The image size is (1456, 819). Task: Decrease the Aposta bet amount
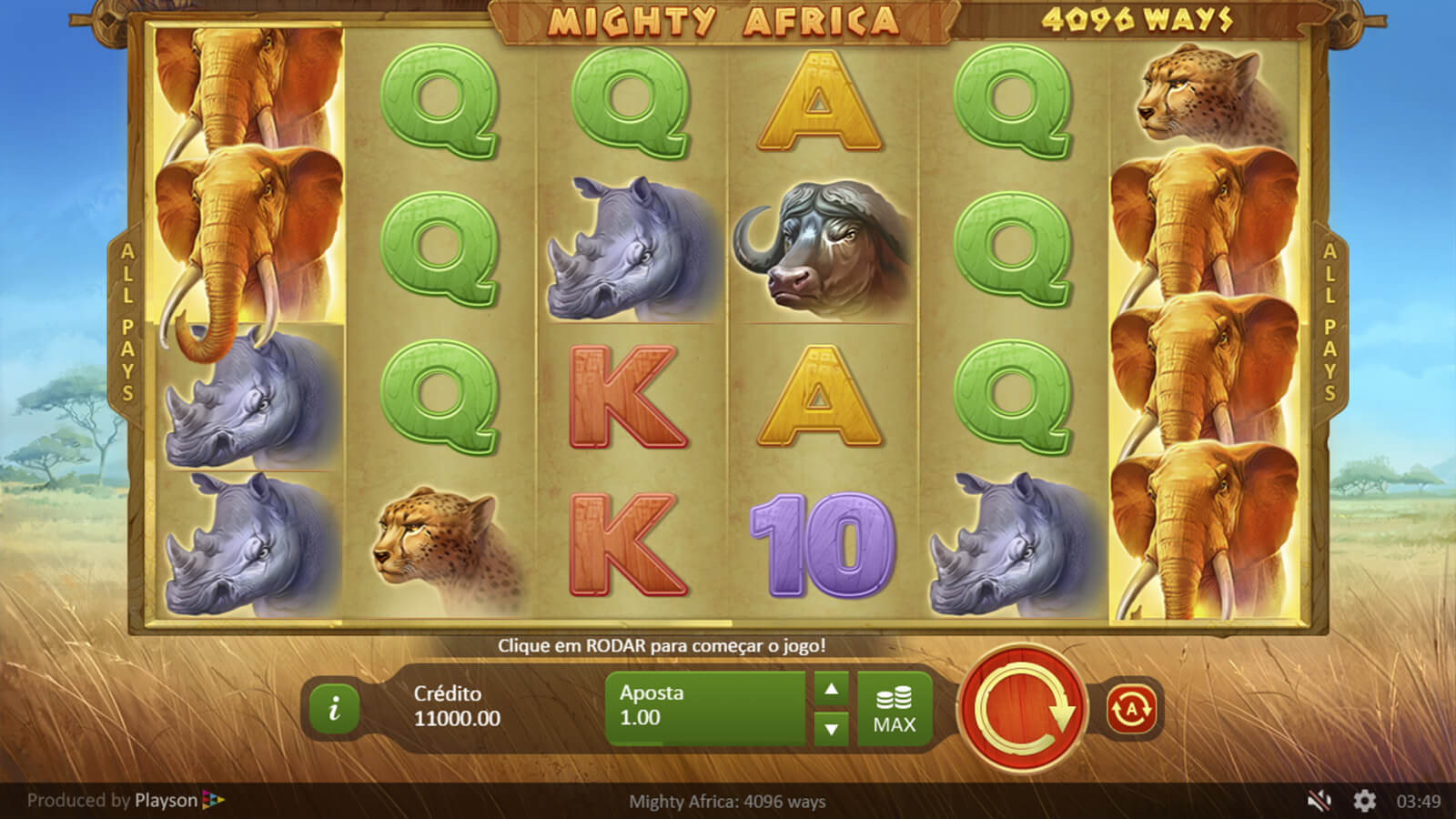831,729
